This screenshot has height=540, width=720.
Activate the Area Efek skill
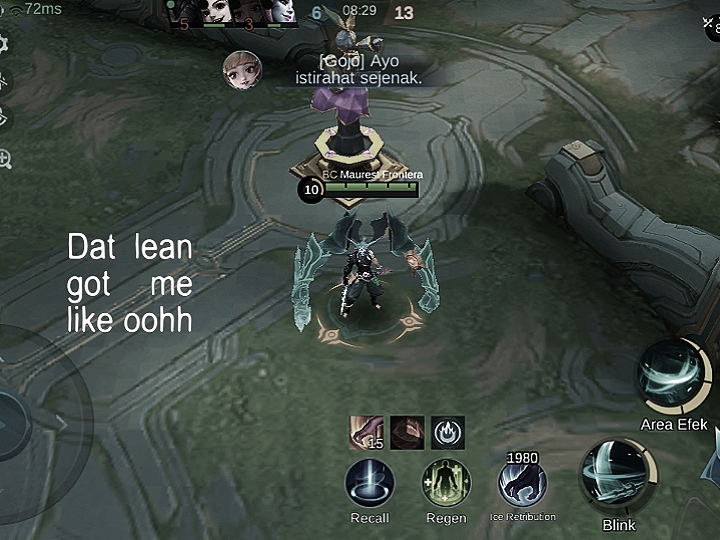pyautogui.click(x=673, y=376)
